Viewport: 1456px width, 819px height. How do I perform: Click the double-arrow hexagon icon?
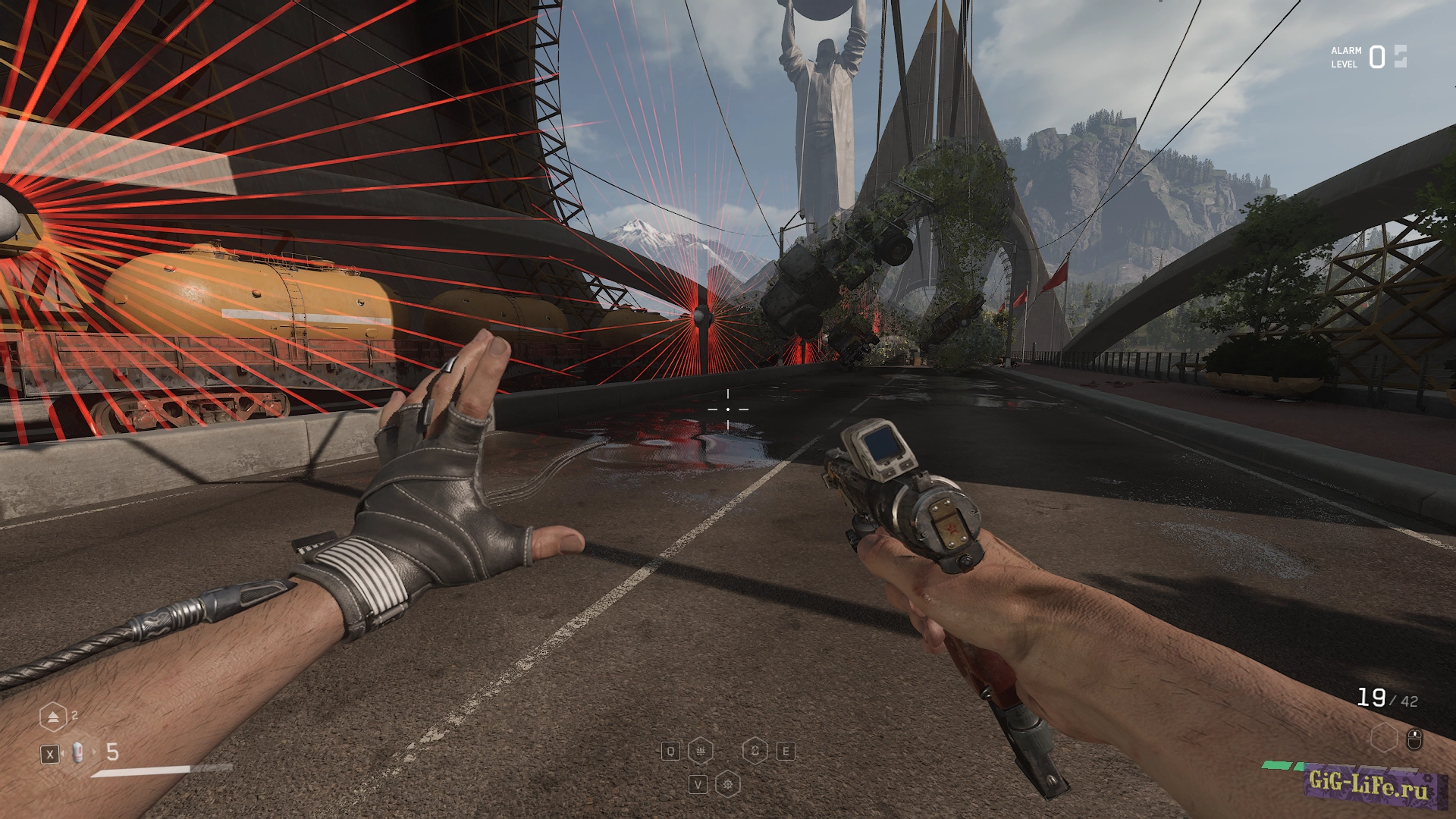53,717
